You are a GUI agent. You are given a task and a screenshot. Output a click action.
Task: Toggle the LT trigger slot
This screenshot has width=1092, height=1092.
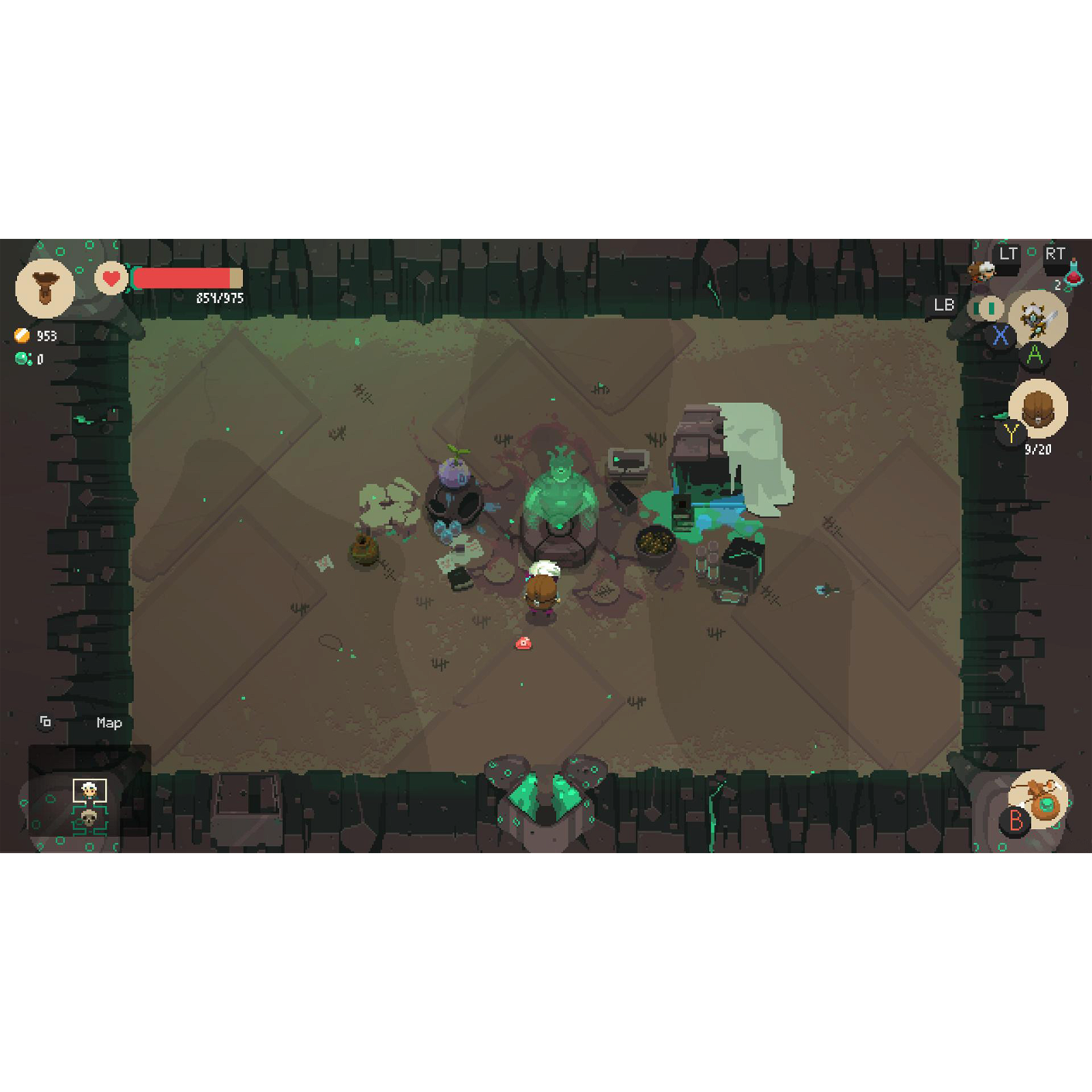[1009, 253]
